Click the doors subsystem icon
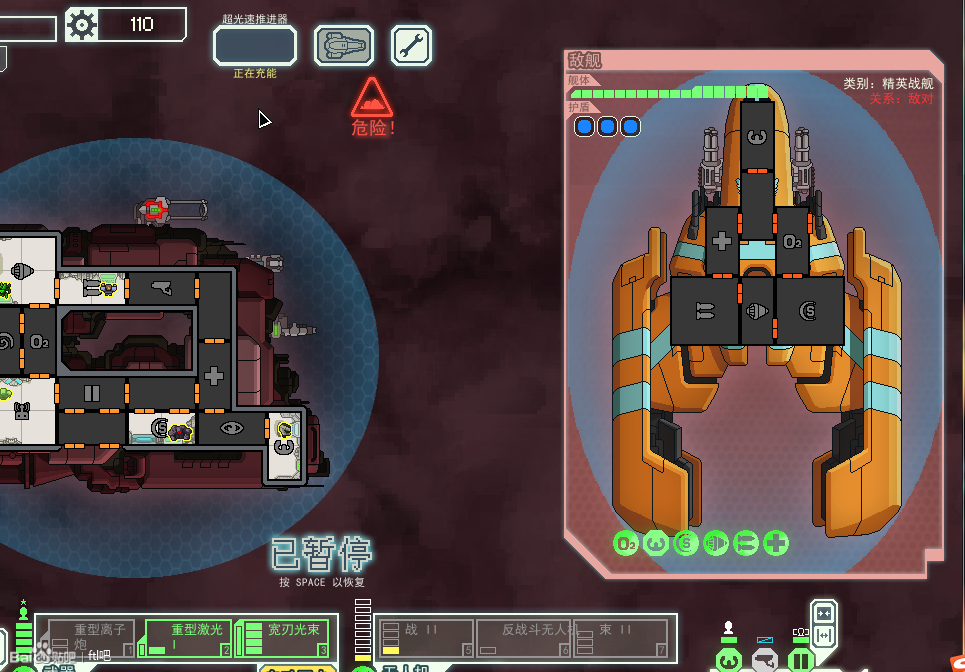 point(800,659)
